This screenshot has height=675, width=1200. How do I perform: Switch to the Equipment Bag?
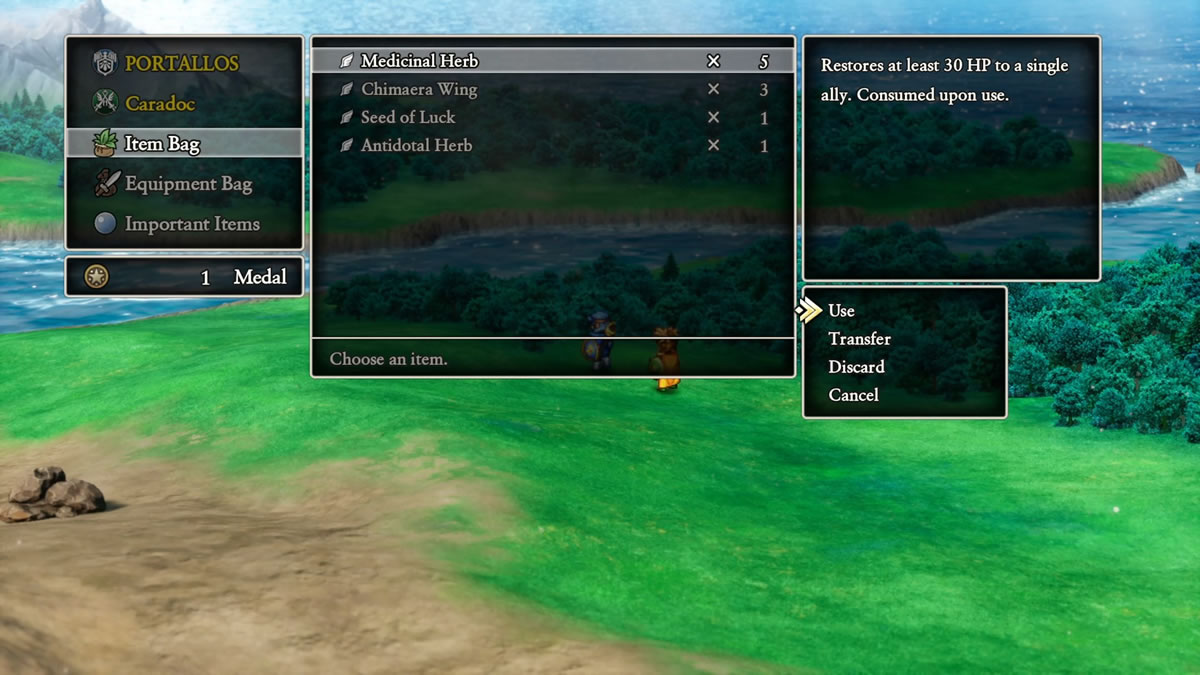[188, 184]
